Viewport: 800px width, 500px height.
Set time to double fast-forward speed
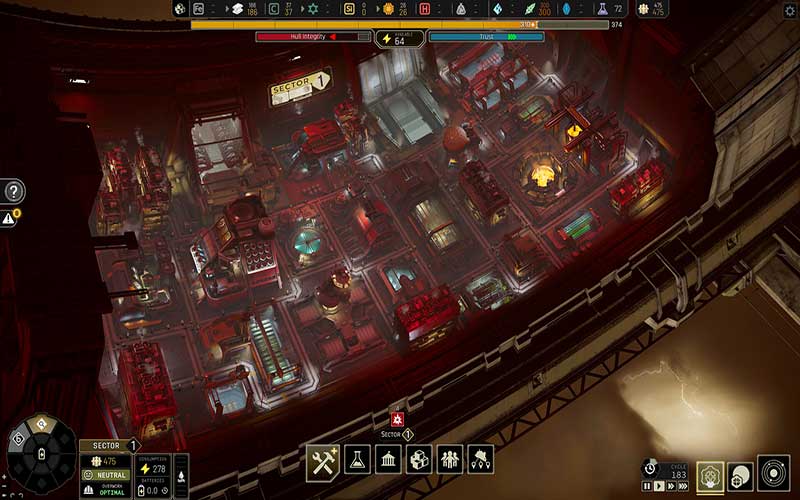point(669,487)
